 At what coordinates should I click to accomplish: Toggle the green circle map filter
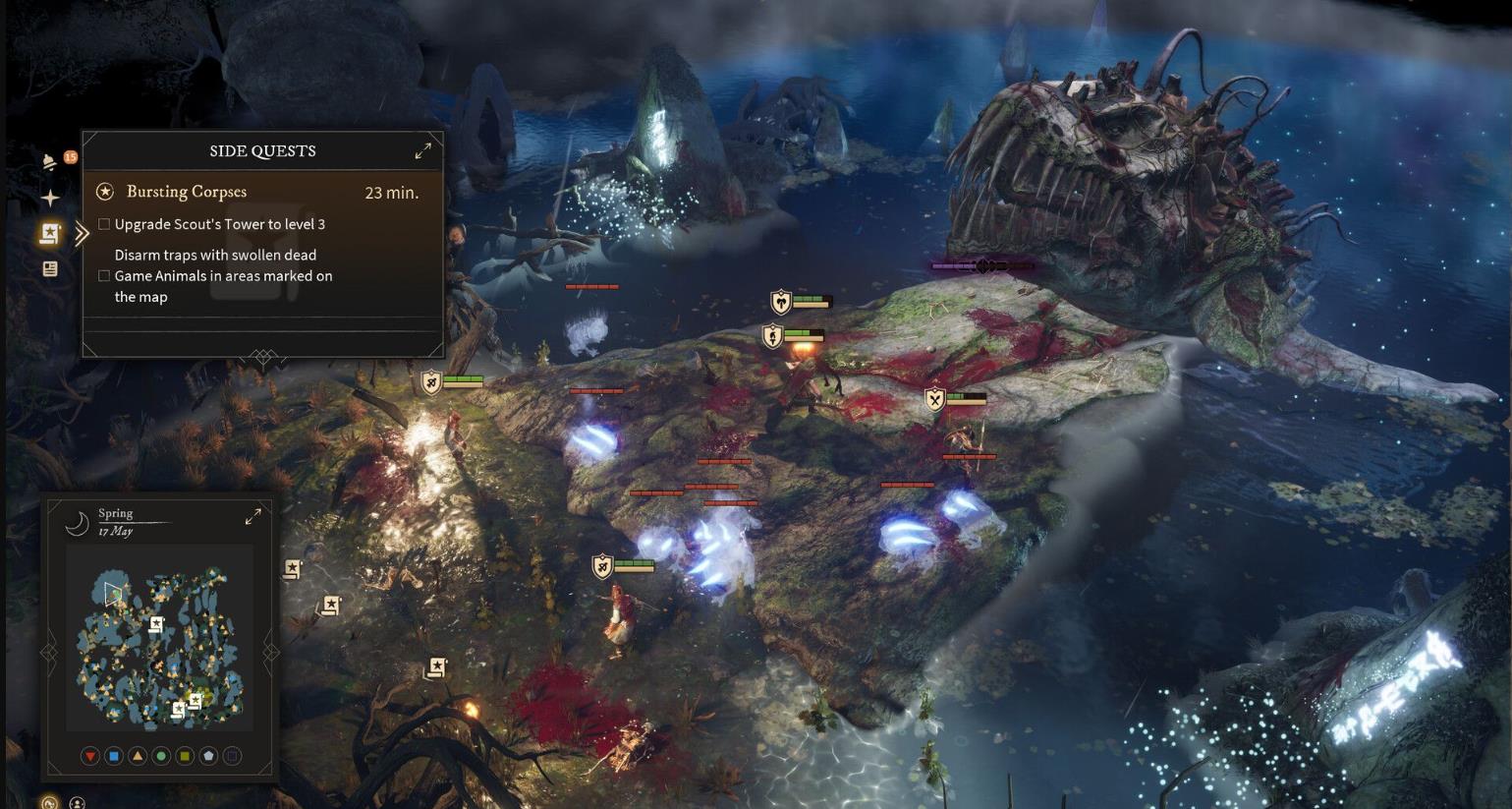click(x=161, y=756)
